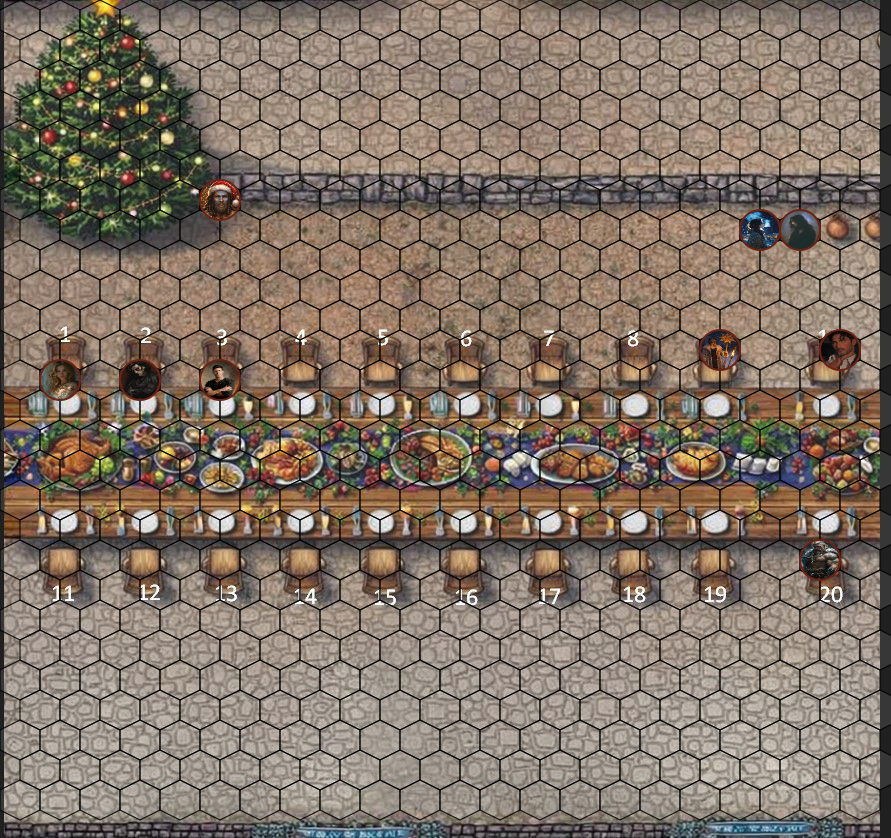Select the Santa-hat bearded man token

[220, 200]
